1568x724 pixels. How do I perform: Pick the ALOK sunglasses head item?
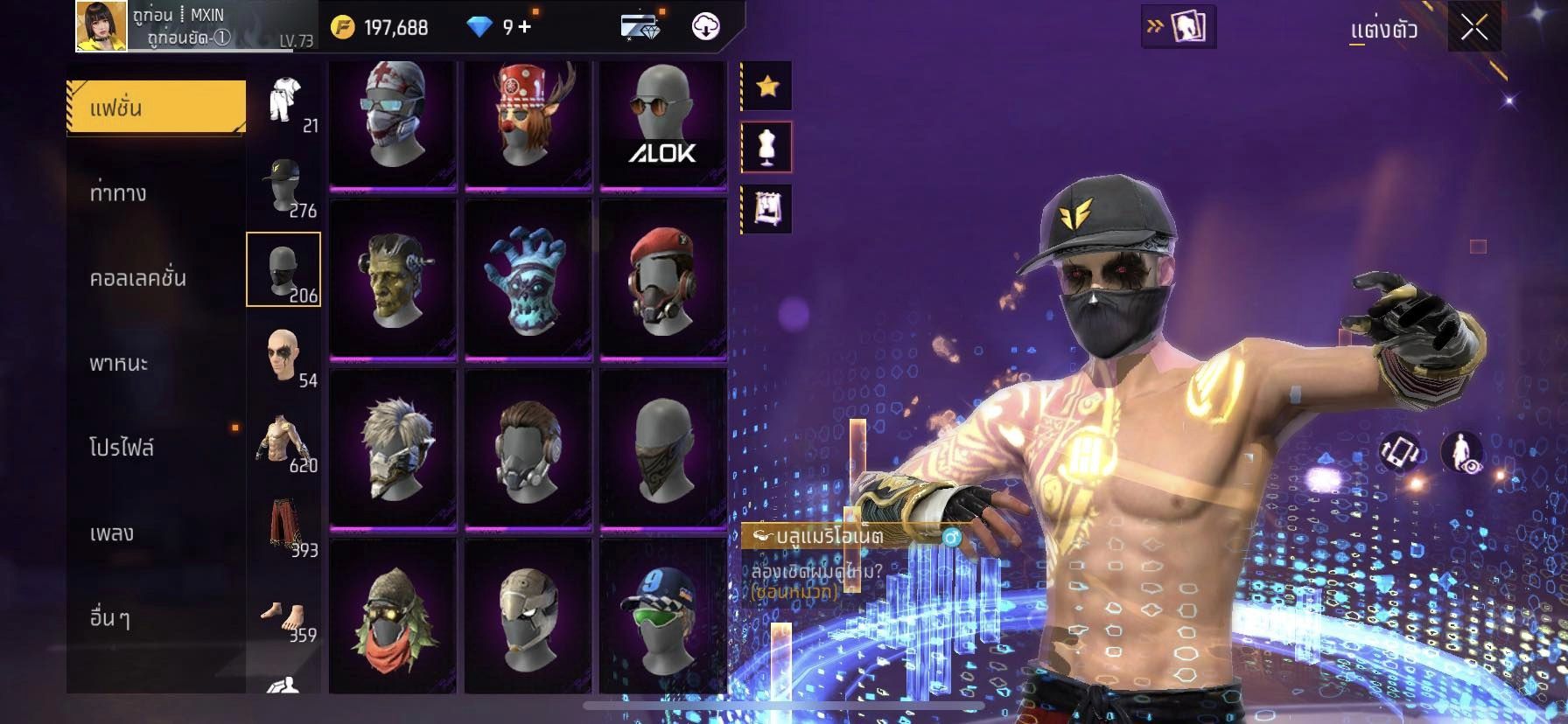coord(663,122)
